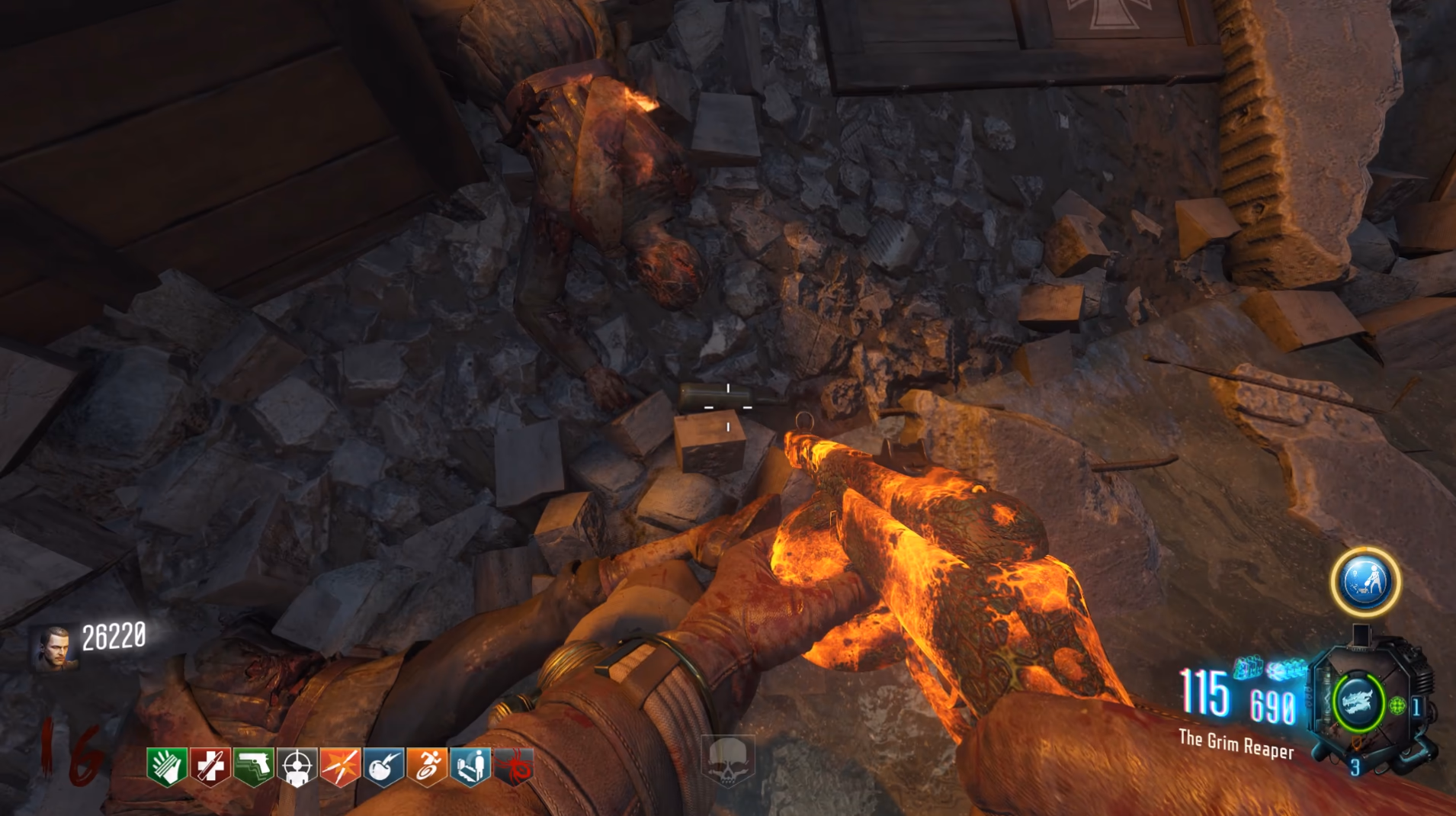Image resolution: width=1456 pixels, height=816 pixels.
Task: Click the green pistol Mule Kick perk
Action: pyautogui.click(x=253, y=766)
